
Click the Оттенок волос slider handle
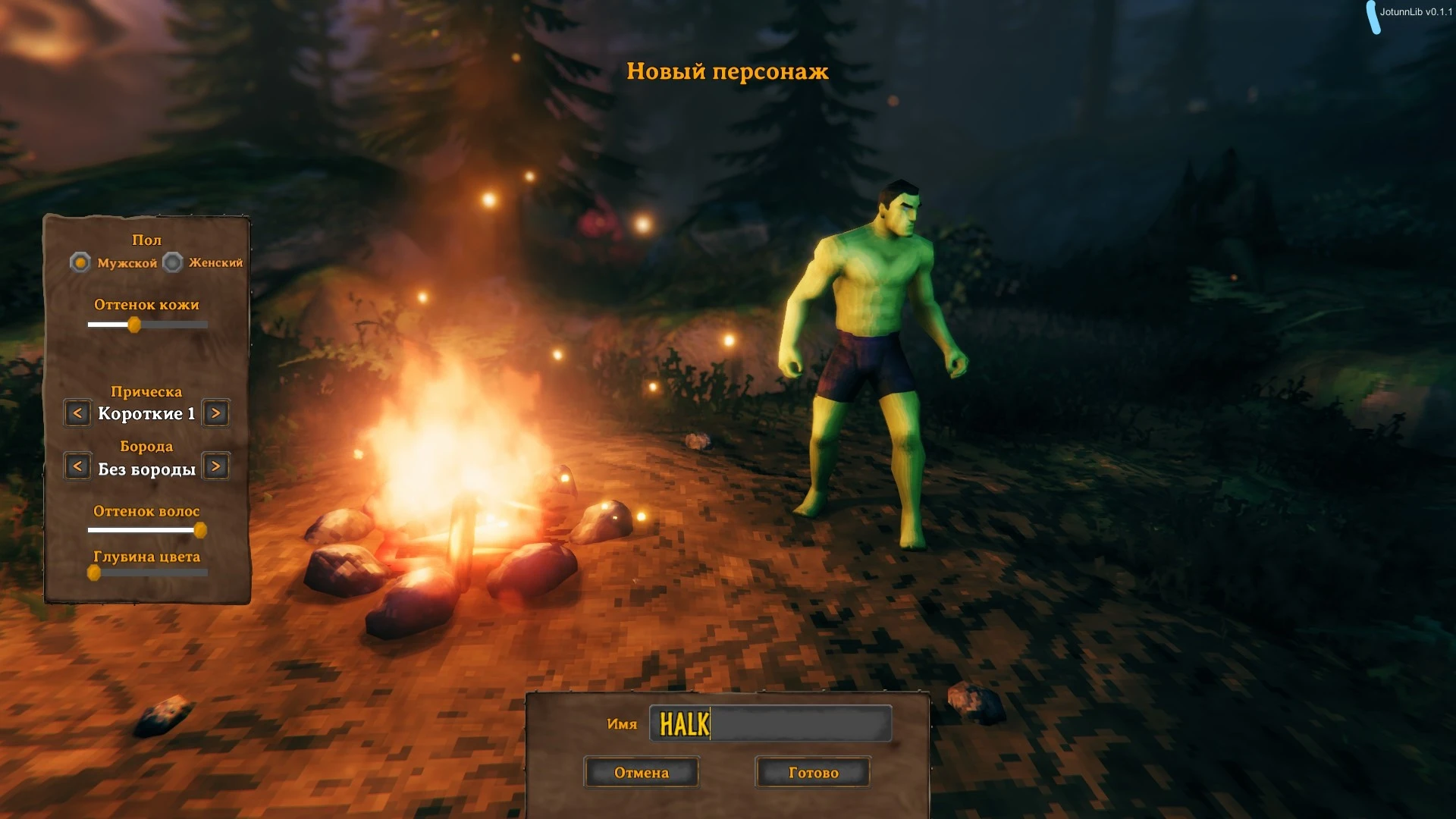(x=200, y=530)
